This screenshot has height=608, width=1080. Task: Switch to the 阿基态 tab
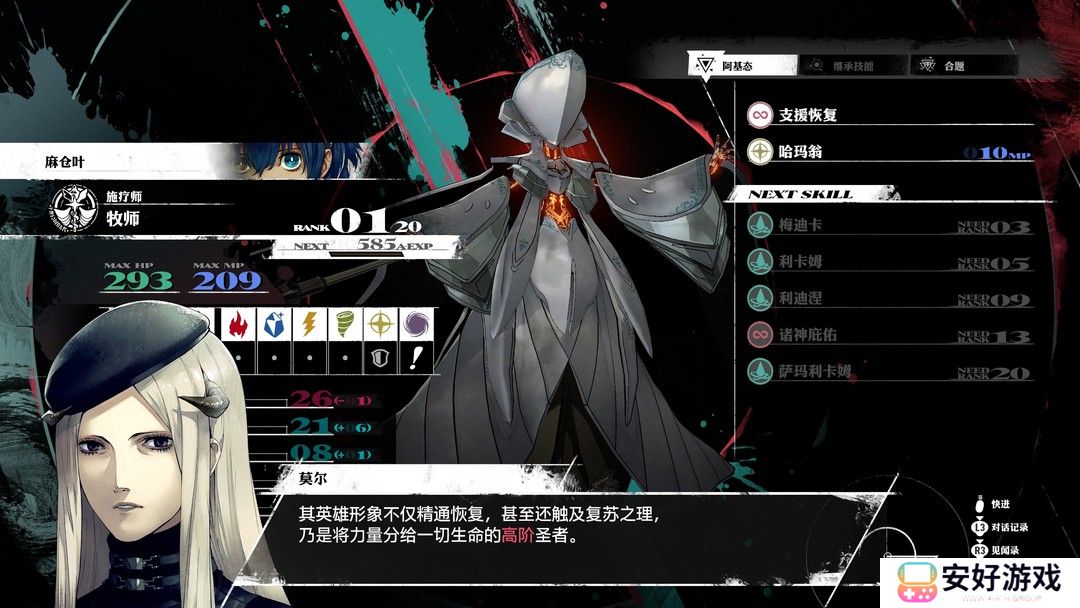pyautogui.click(x=741, y=66)
